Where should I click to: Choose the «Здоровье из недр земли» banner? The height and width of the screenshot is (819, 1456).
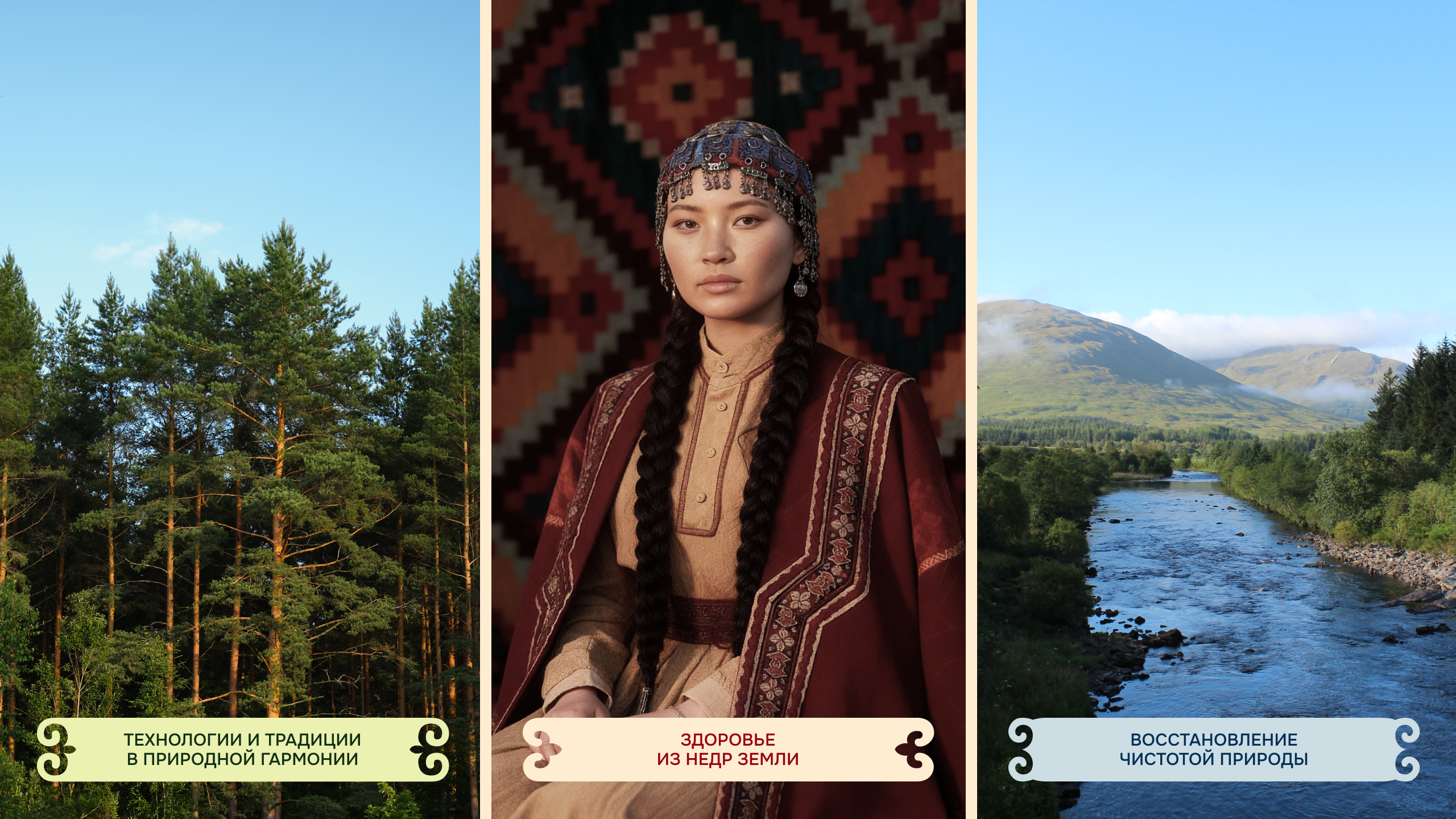point(728,749)
